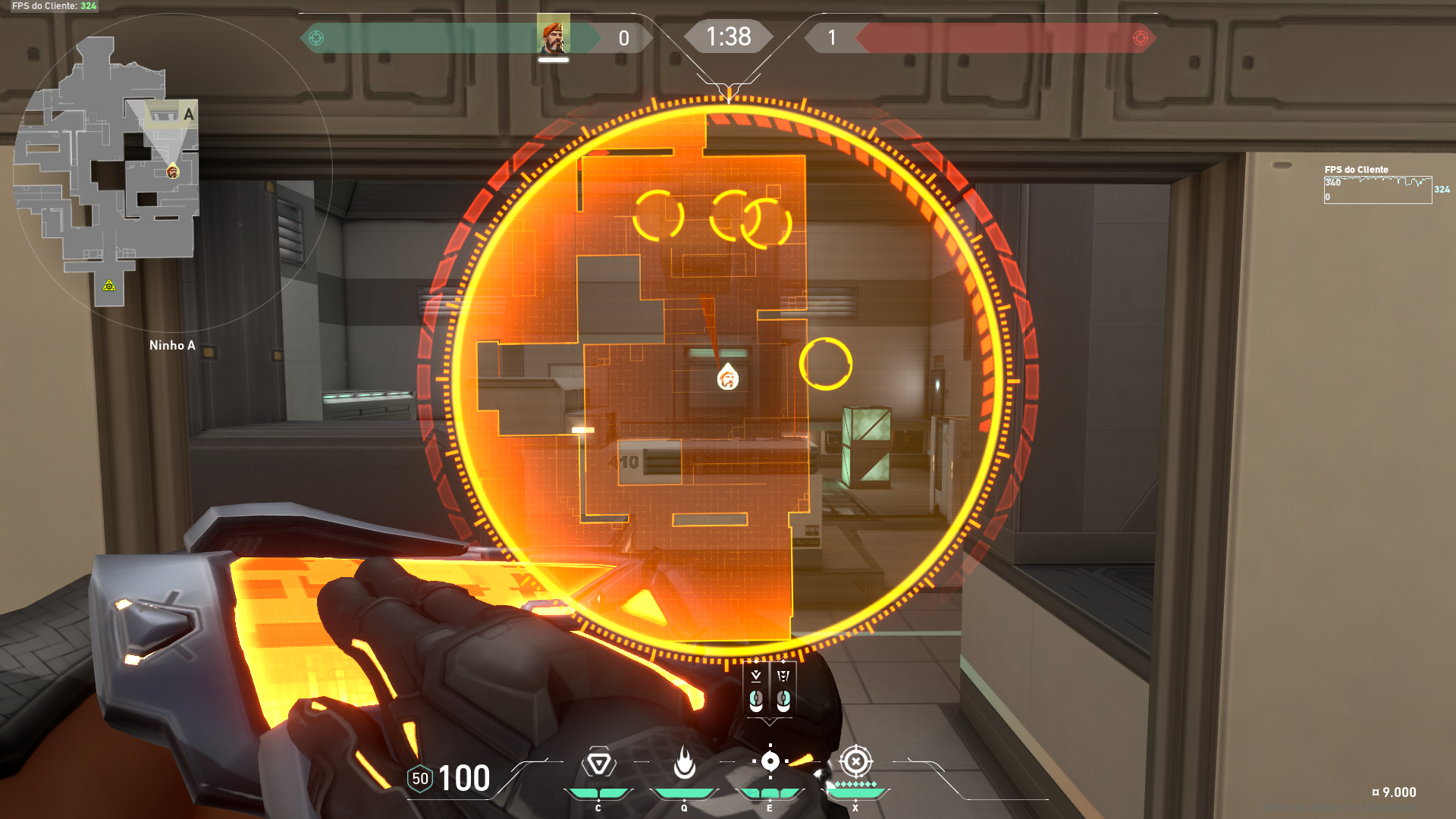
Task: Click the left-mouse confirm smoke icon
Action: pyautogui.click(x=755, y=686)
